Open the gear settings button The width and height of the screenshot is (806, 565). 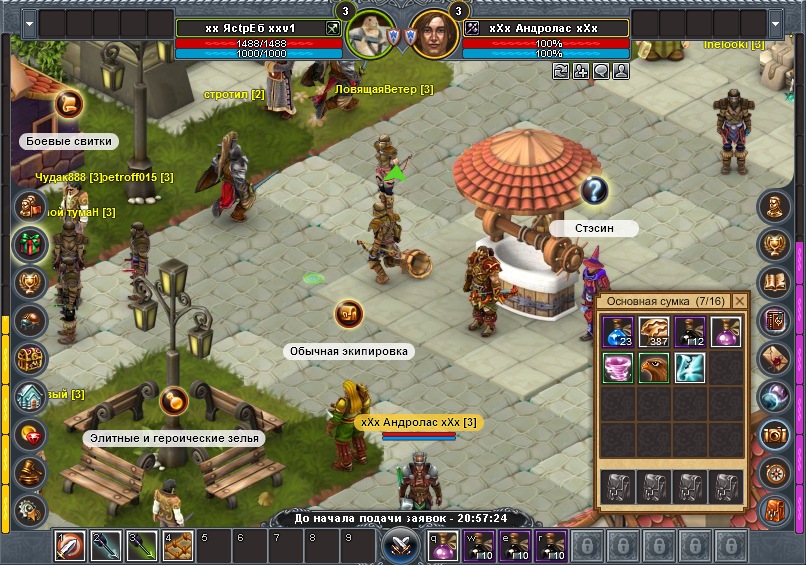(30, 509)
